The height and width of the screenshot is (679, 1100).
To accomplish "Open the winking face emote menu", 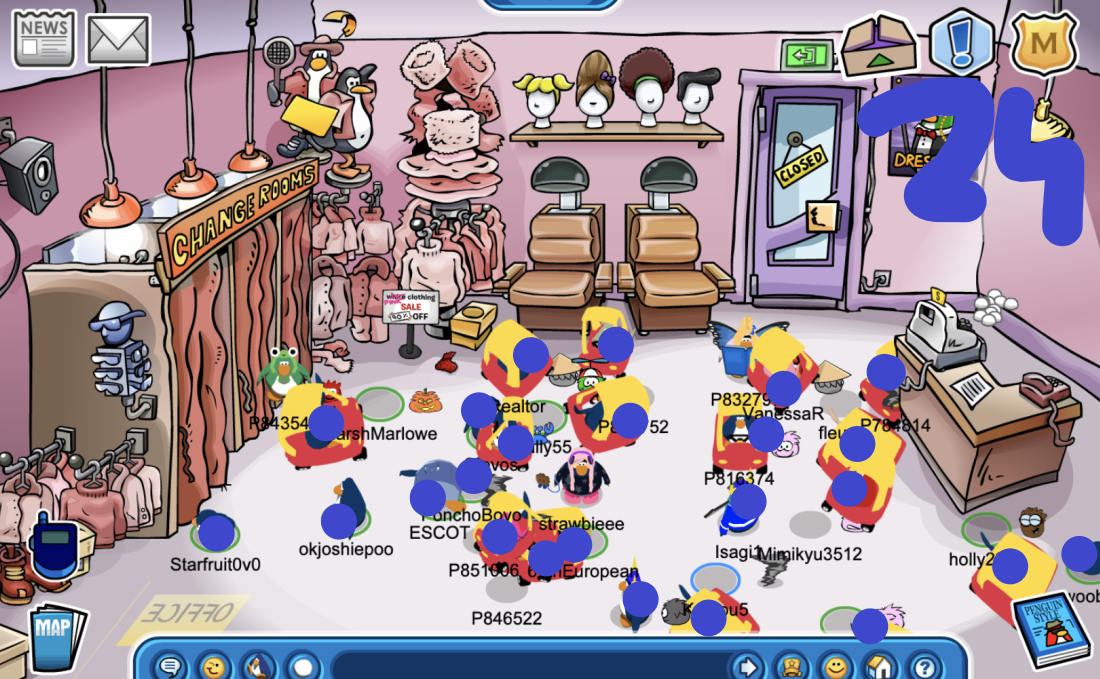I will click(x=213, y=665).
